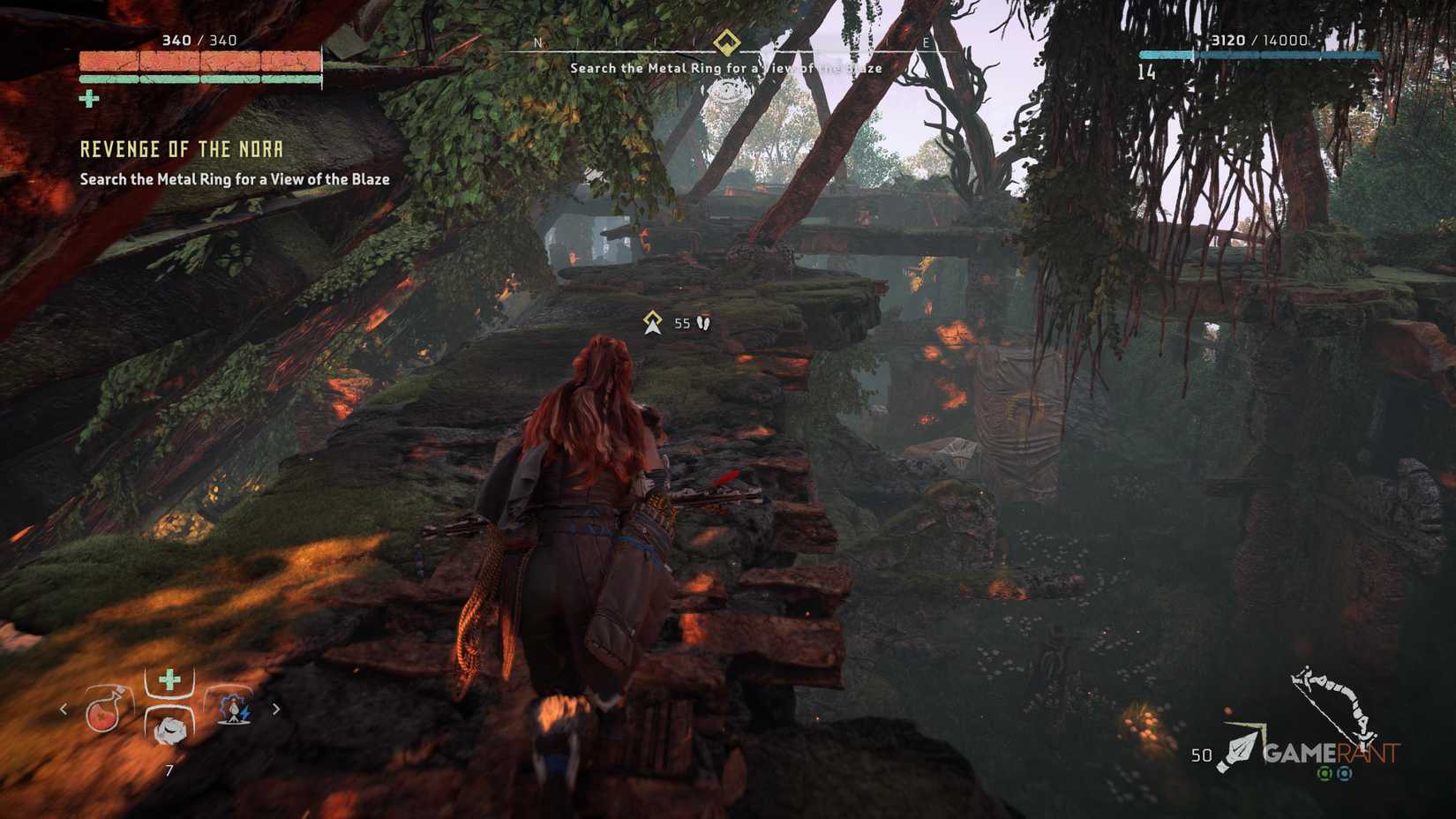This screenshot has height=819, width=1456.
Task: Open previous item with the left carousel arrow
Action: 63,709
